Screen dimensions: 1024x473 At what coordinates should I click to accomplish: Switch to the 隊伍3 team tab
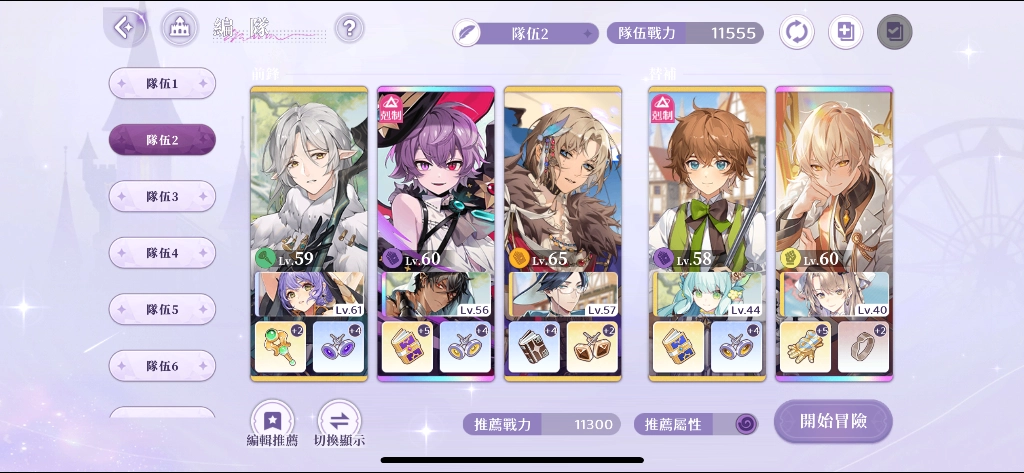point(162,196)
